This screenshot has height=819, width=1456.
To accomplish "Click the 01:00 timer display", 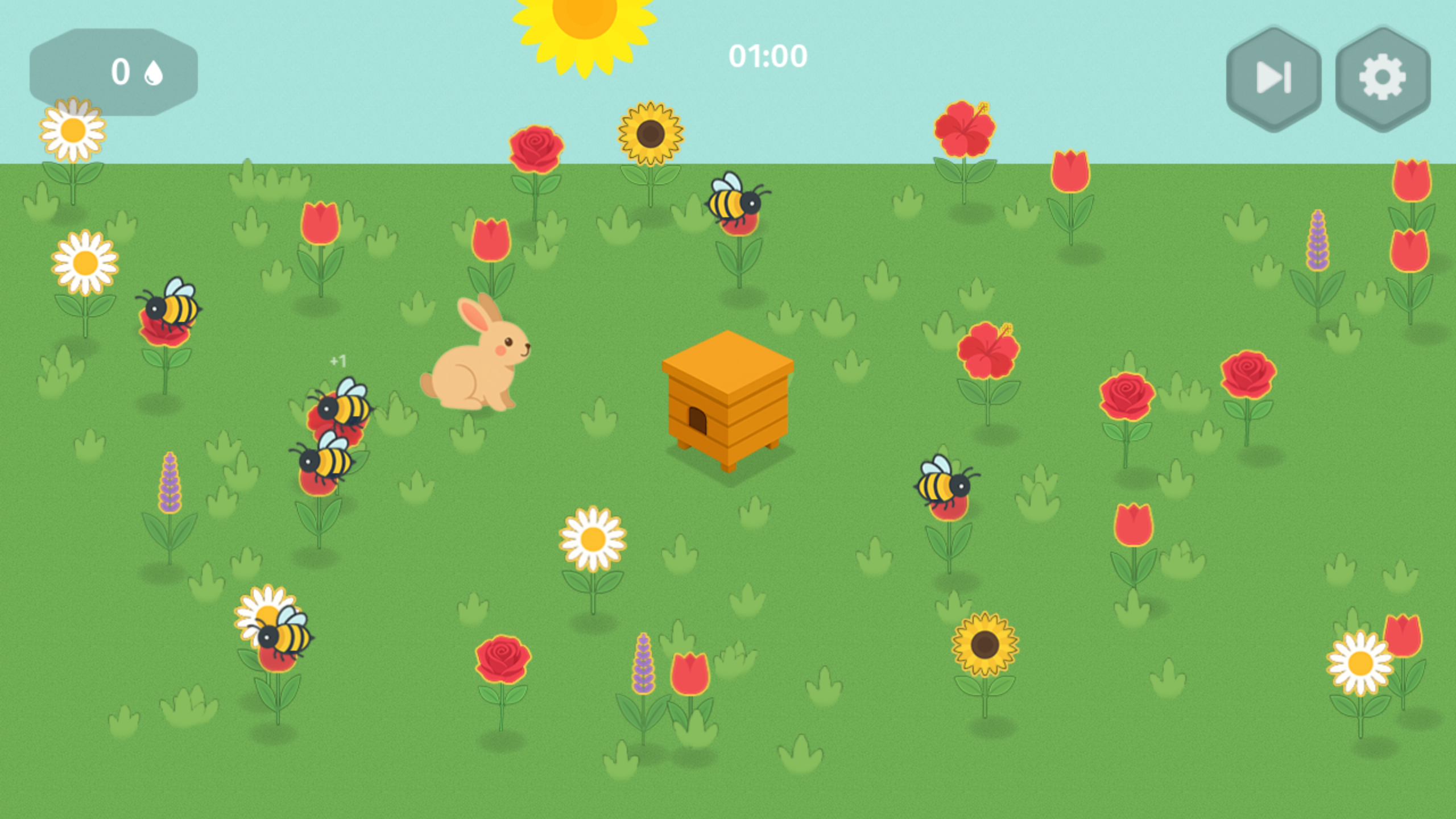I will (769, 55).
